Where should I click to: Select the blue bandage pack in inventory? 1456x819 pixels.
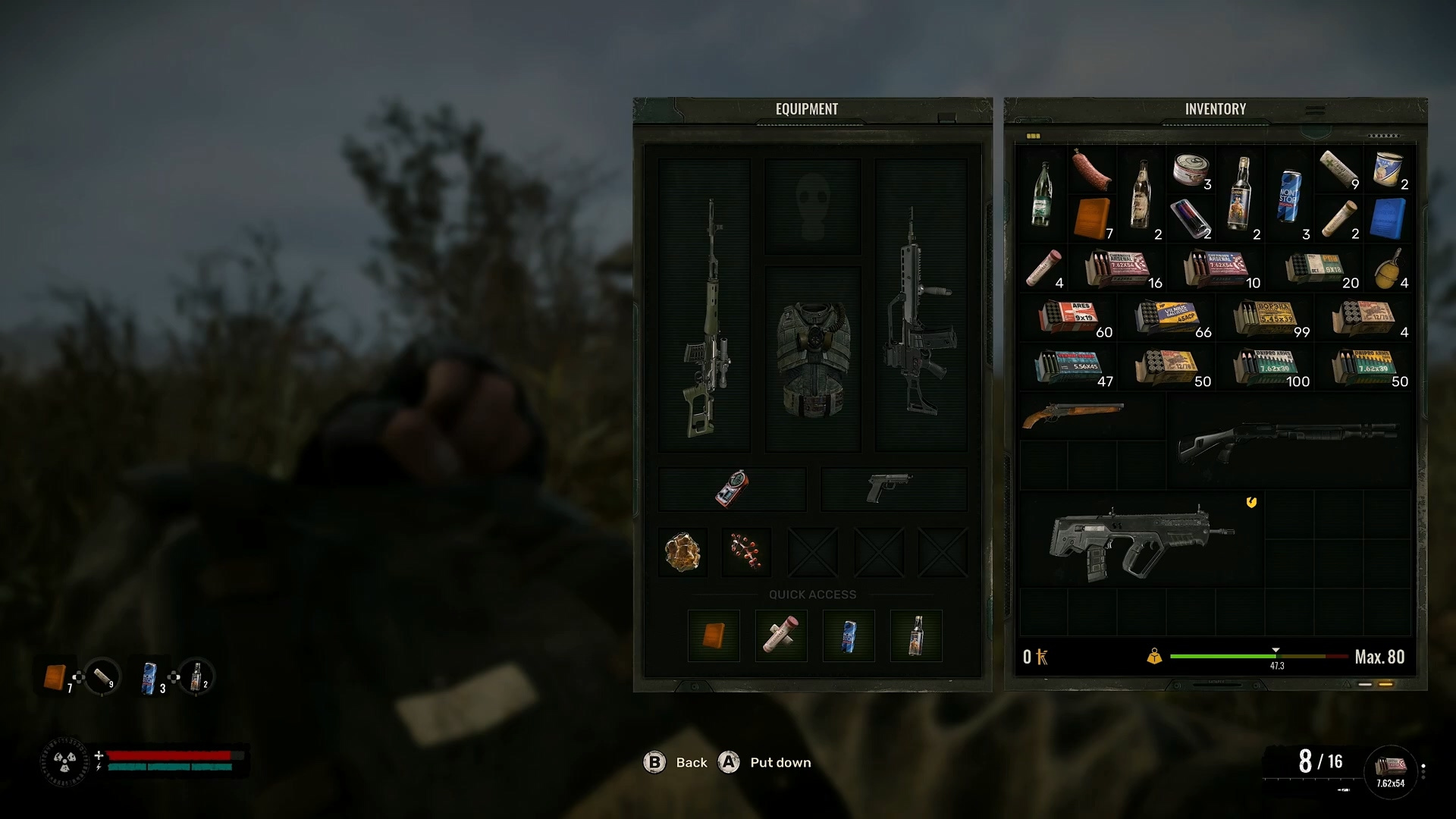click(1388, 218)
